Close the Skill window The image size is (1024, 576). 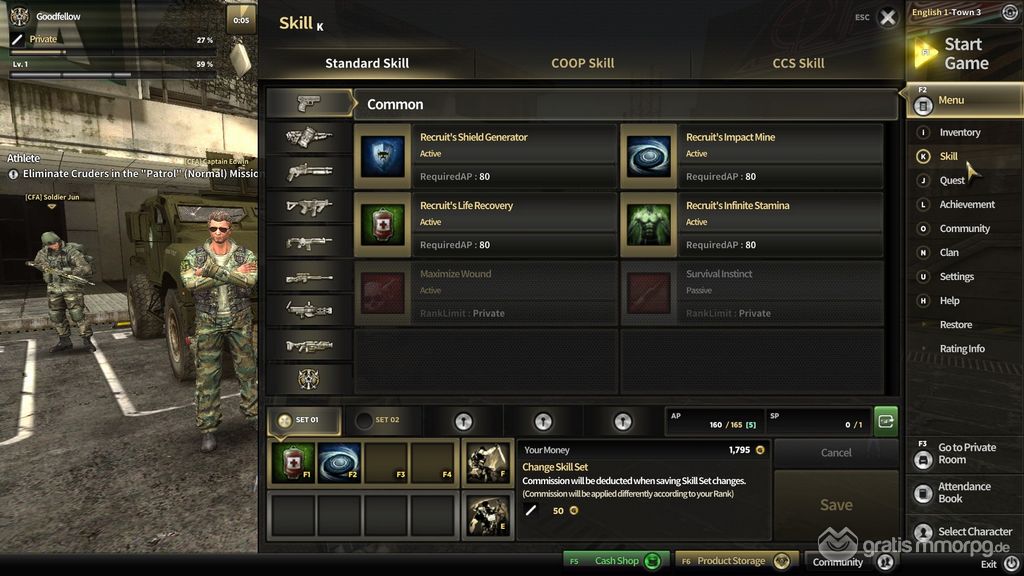pyautogui.click(x=887, y=18)
